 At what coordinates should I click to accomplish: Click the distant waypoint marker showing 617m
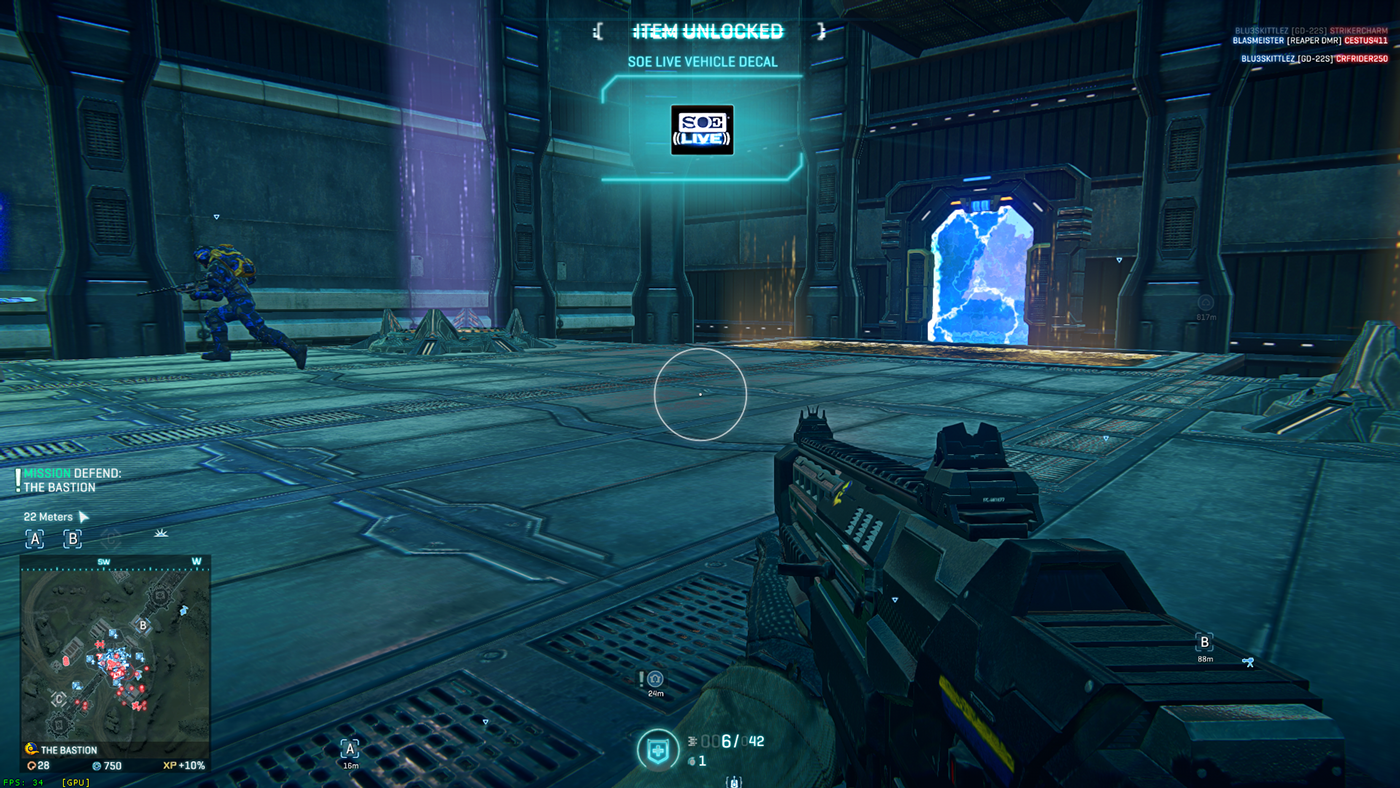pyautogui.click(x=1206, y=303)
